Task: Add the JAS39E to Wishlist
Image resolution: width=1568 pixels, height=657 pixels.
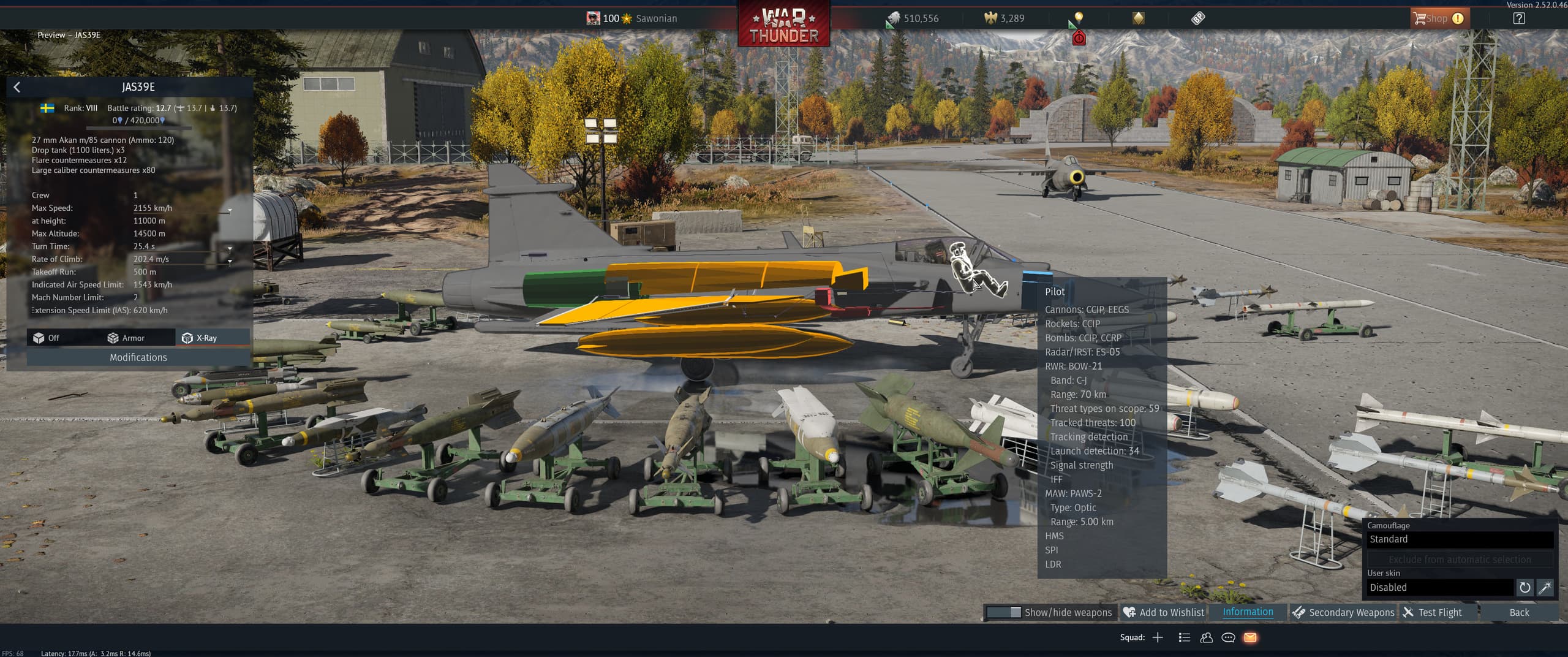Action: click(1164, 612)
